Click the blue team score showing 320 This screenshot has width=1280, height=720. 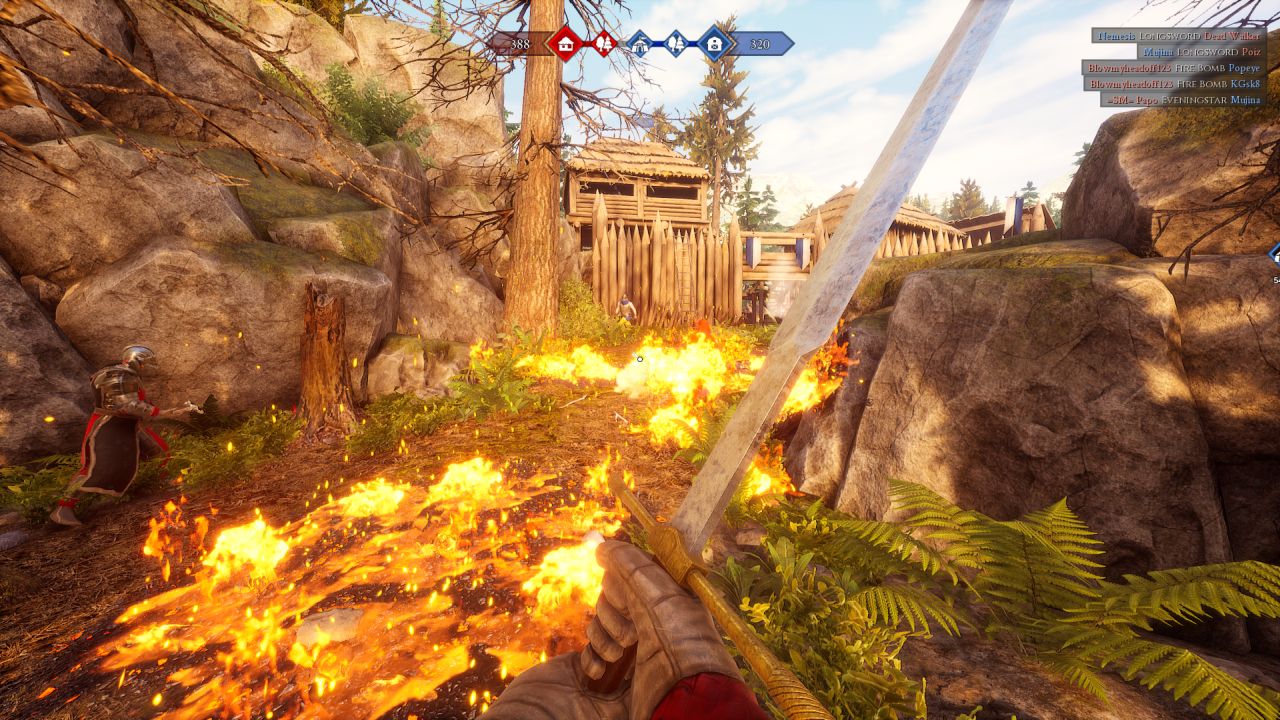click(761, 43)
